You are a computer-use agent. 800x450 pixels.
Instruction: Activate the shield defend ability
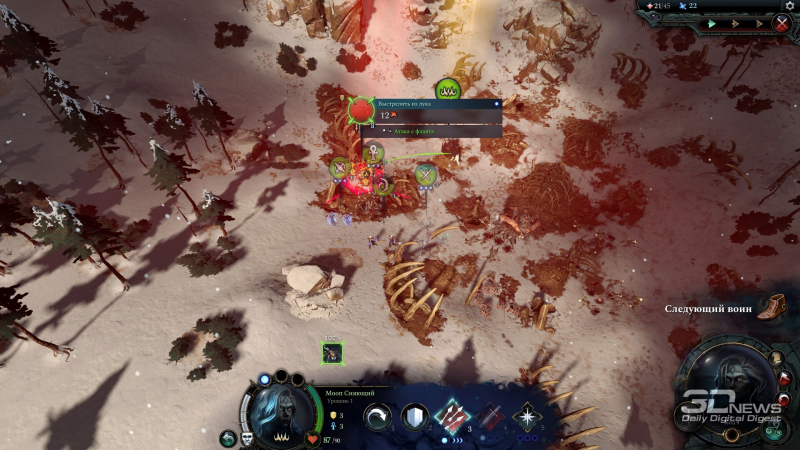[414, 418]
